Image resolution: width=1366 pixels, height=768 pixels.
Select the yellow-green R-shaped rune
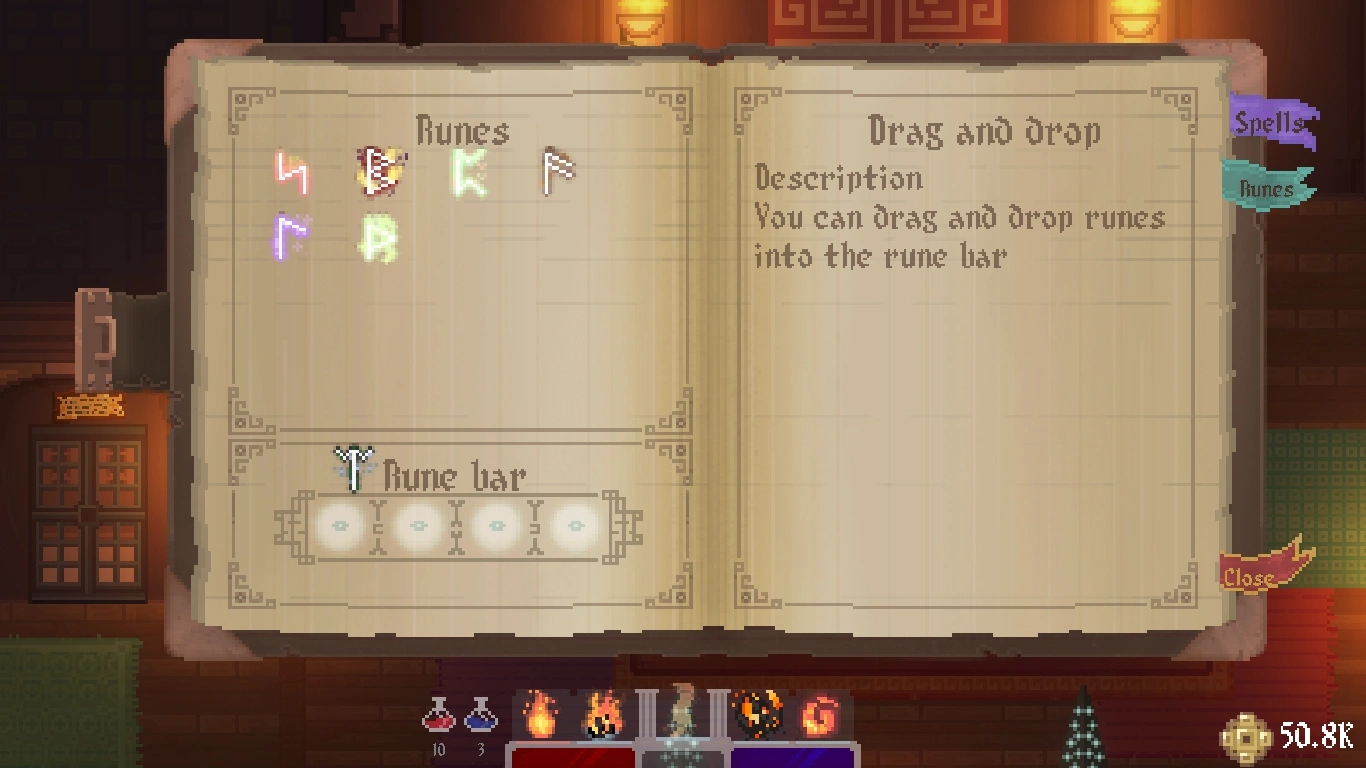[380, 238]
